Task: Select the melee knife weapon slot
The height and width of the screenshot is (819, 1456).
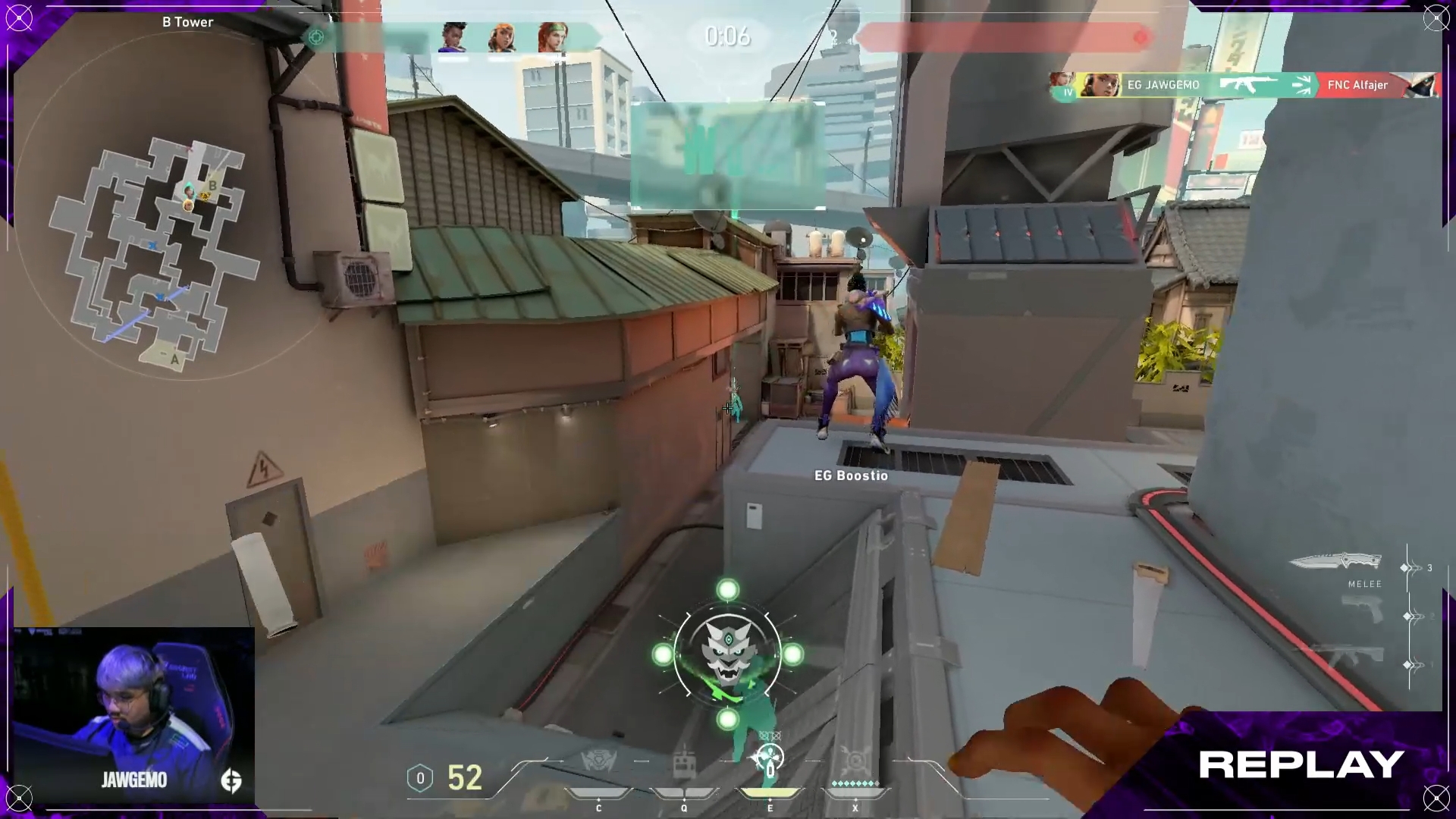Action: tap(1336, 563)
